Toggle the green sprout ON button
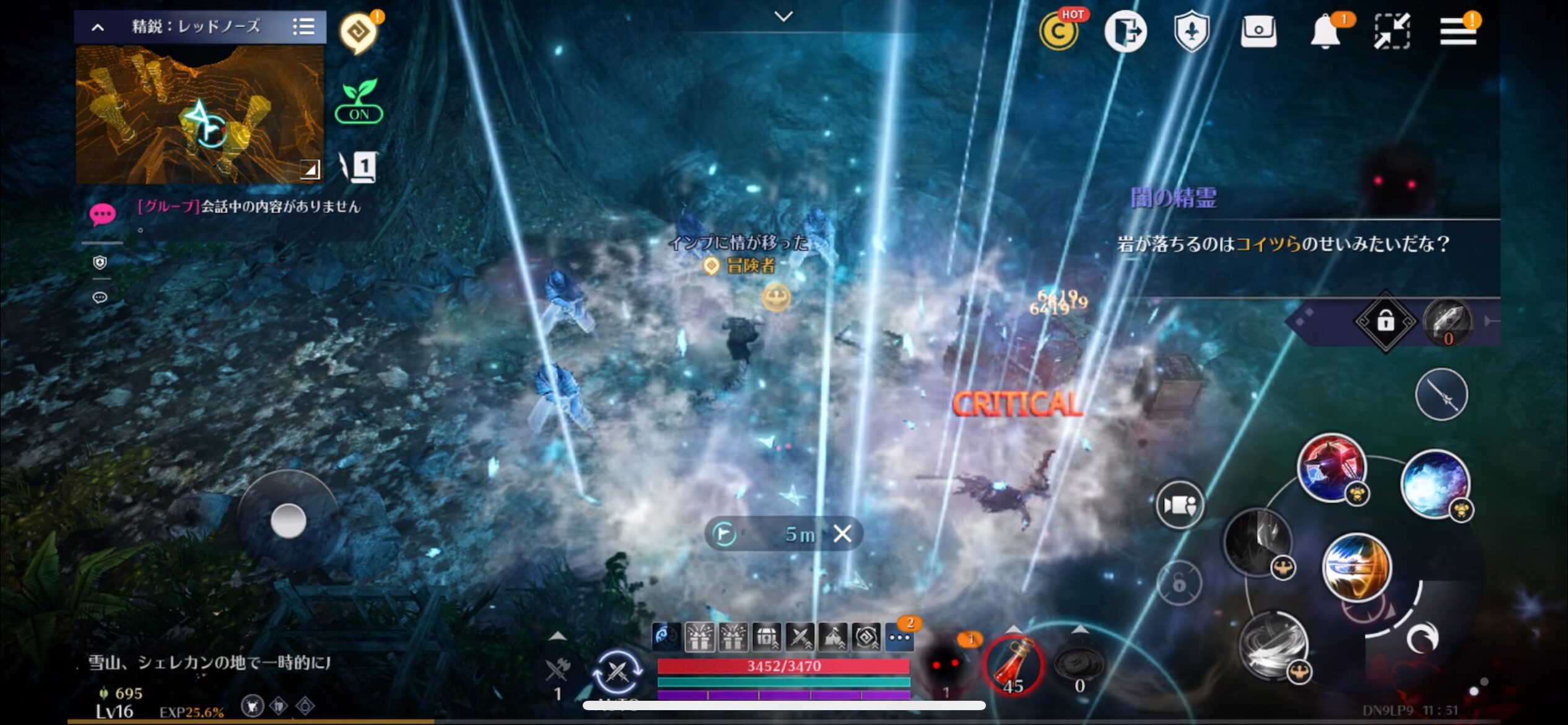Screen dimensions: 1568x725 pos(359,102)
